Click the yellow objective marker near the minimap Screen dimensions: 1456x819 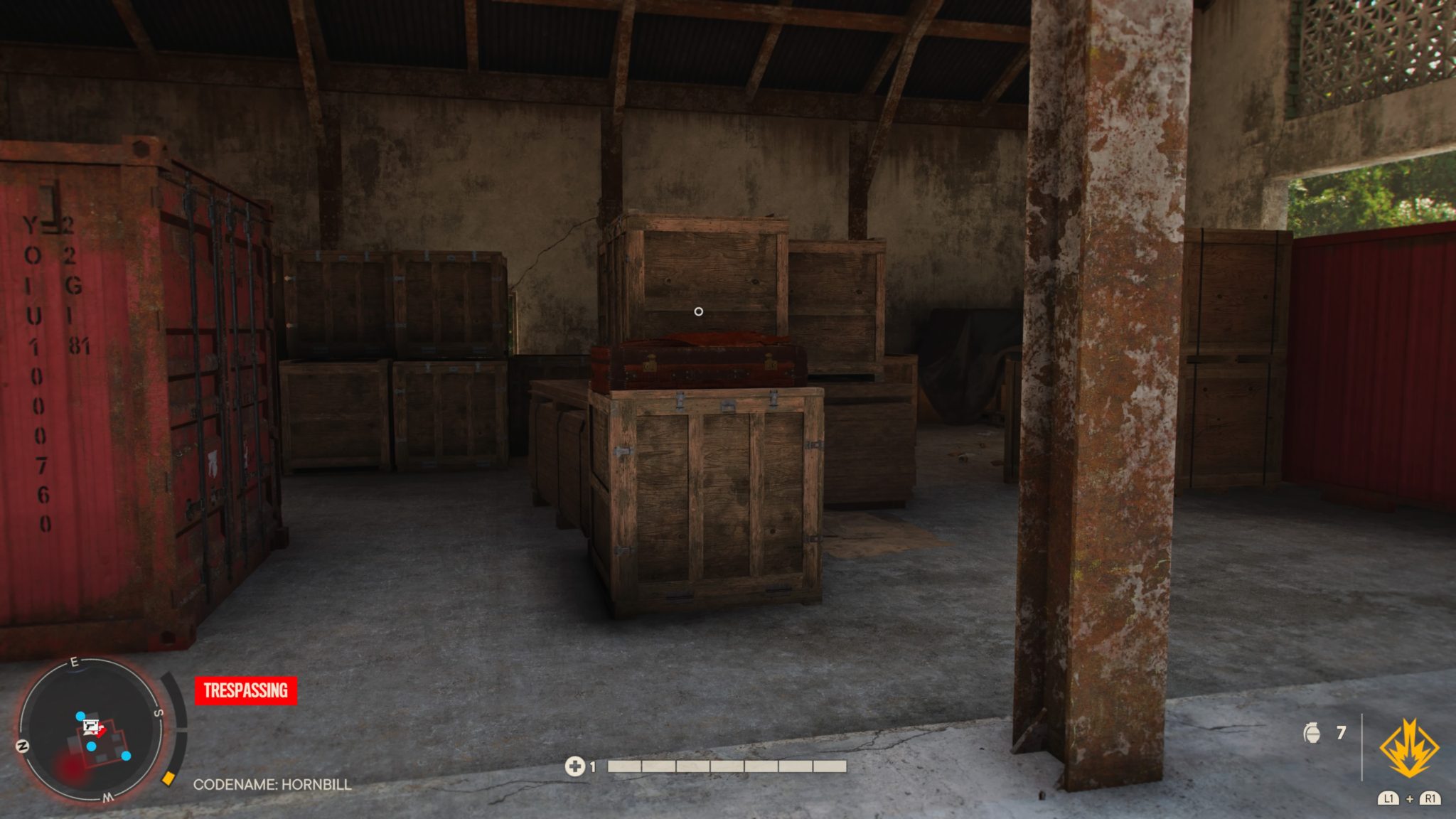[x=167, y=780]
